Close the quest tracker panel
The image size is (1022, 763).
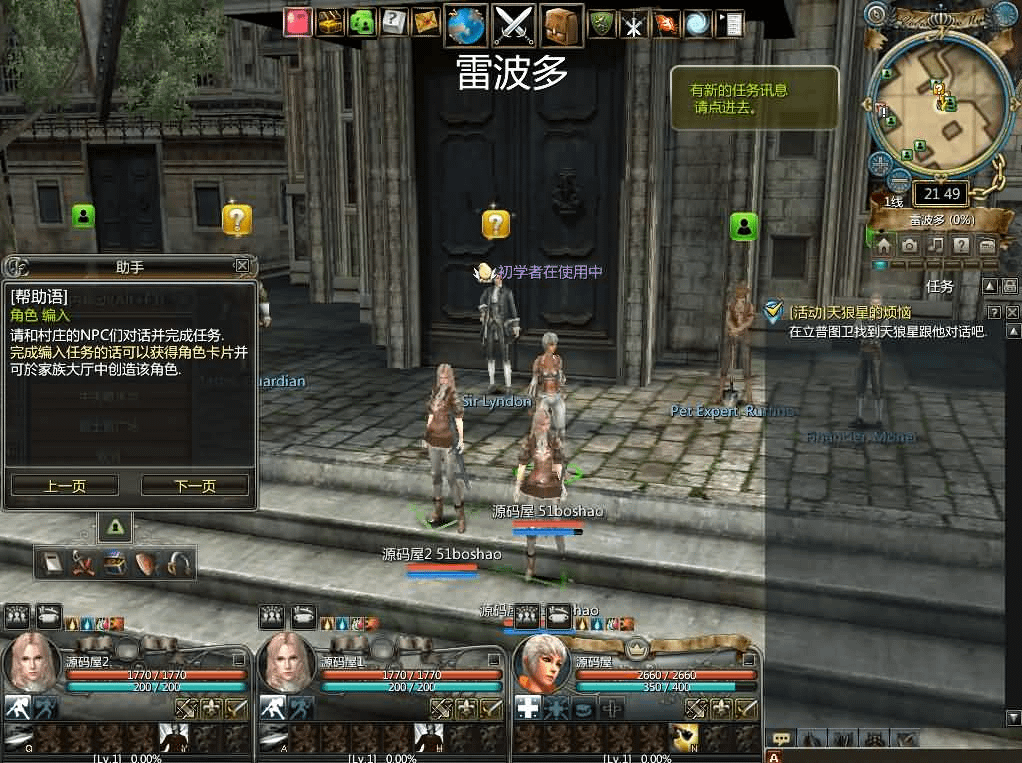[1012, 313]
